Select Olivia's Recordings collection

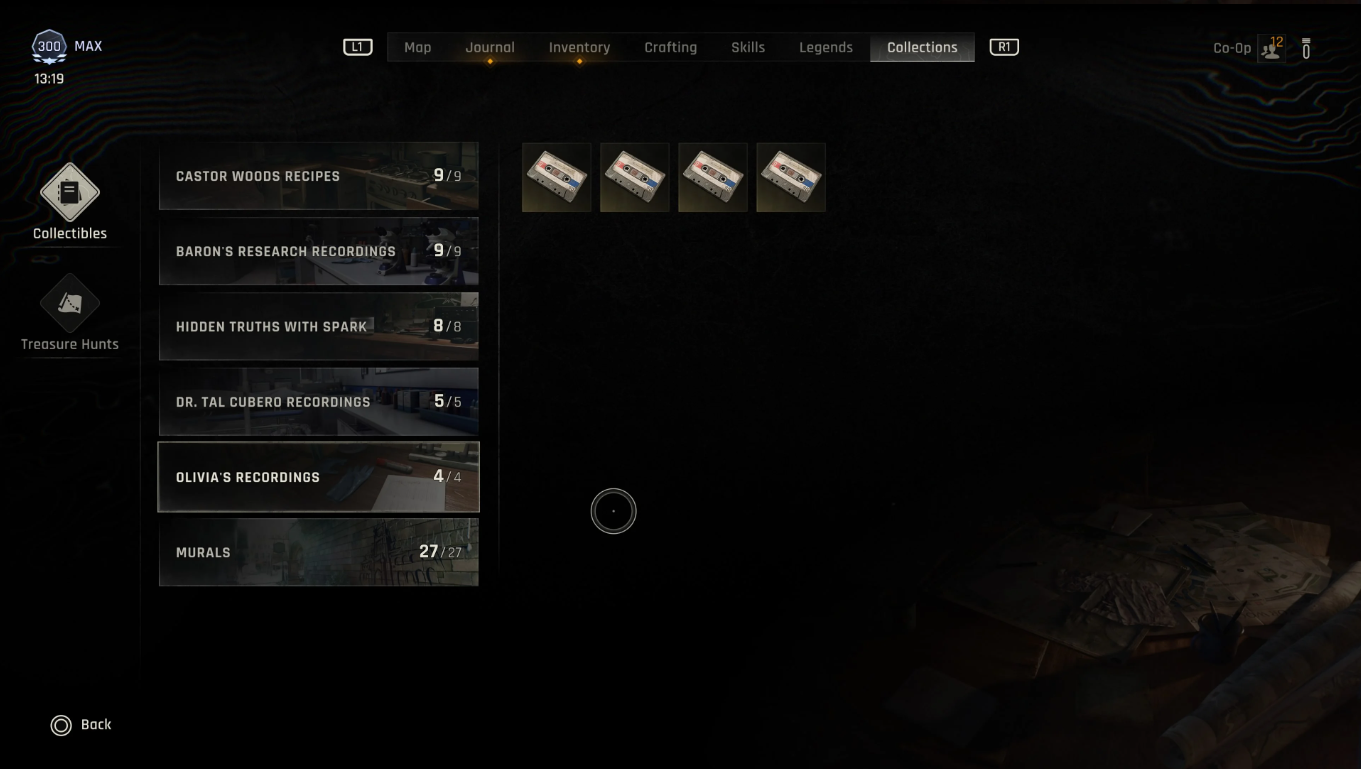tap(318, 477)
